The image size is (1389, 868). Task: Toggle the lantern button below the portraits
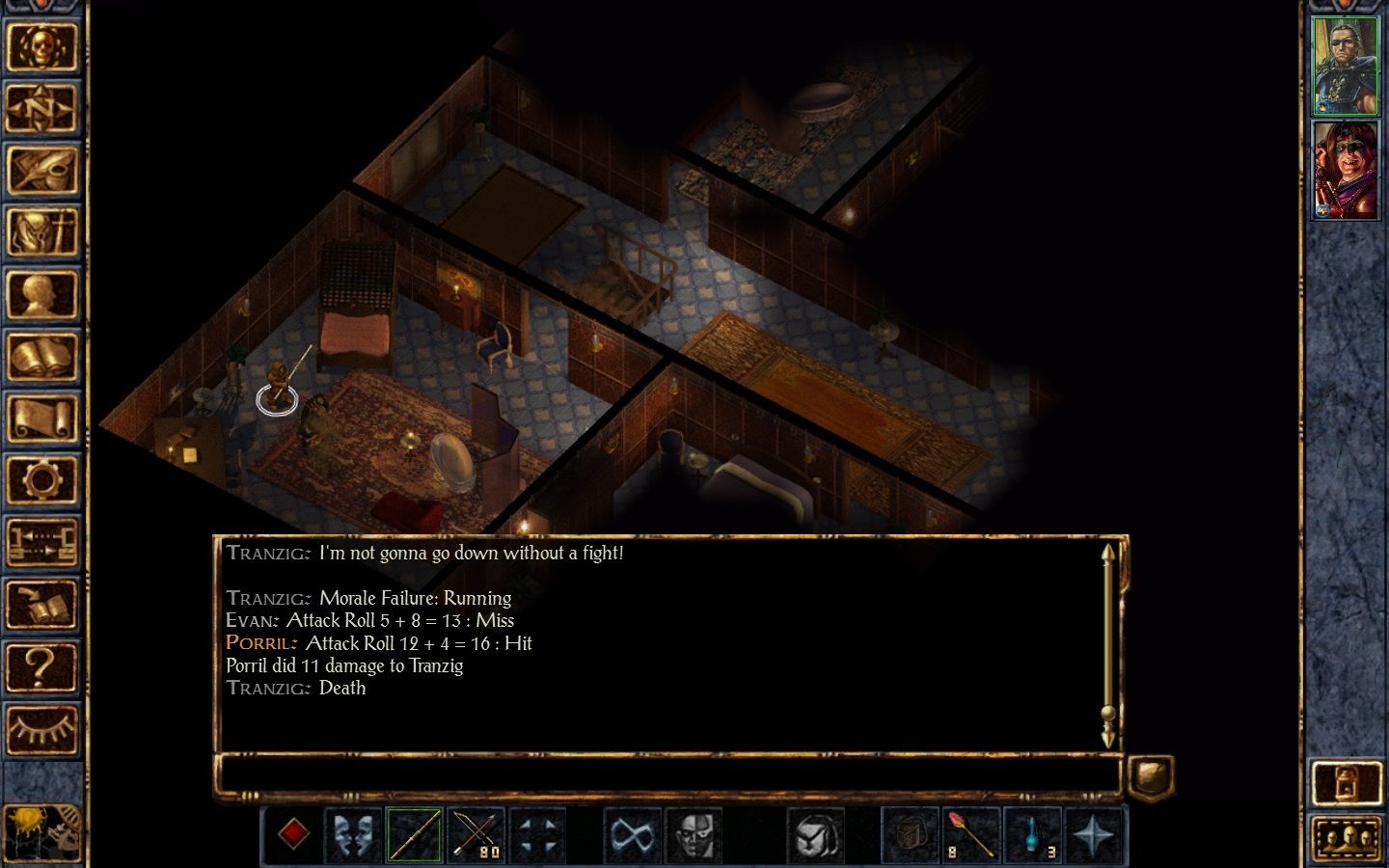1346,784
